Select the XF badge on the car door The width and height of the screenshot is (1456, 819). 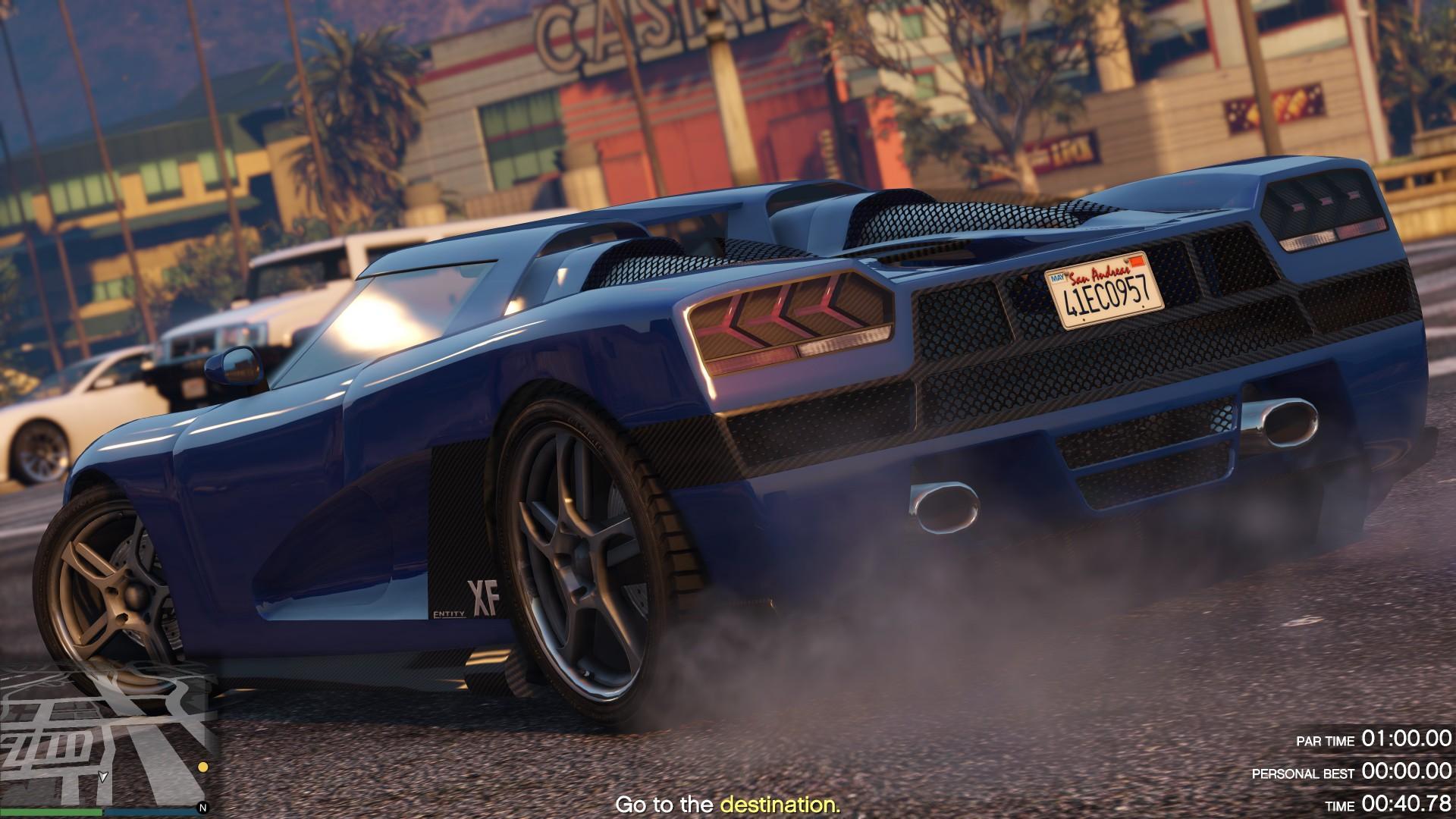click(x=484, y=598)
